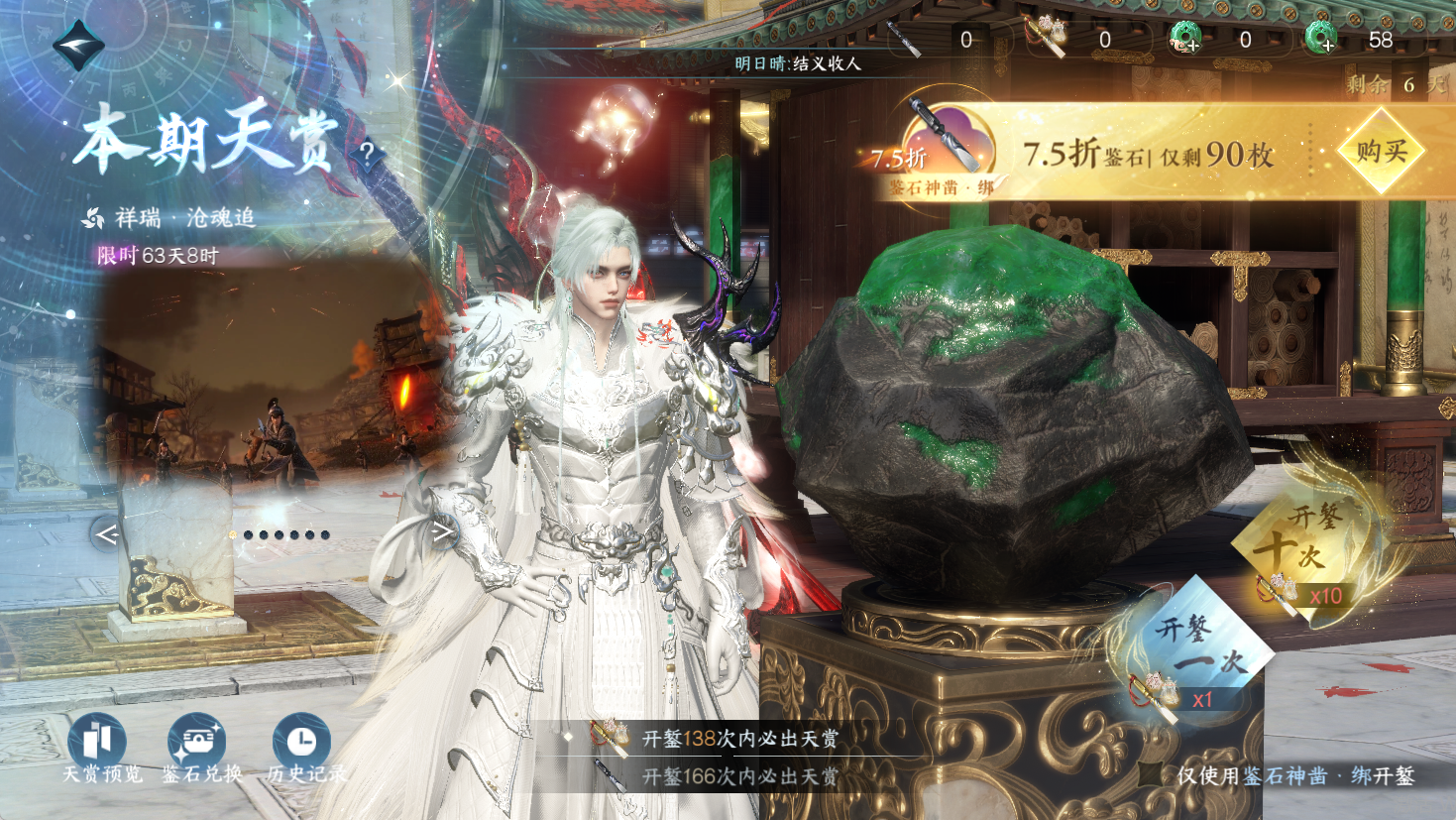Buy the 7.5折 discounted 鉴石 with 购买
Image resolution: width=1456 pixels, height=820 pixels.
point(1381,152)
